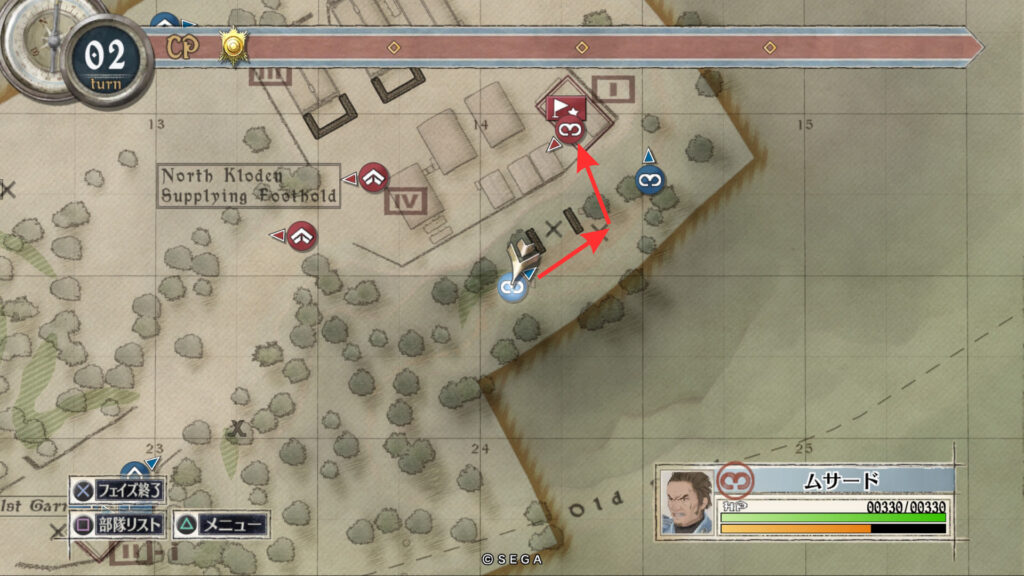1024x576 pixels.
Task: Target the red enemy unit below the flag
Action: 569,131
